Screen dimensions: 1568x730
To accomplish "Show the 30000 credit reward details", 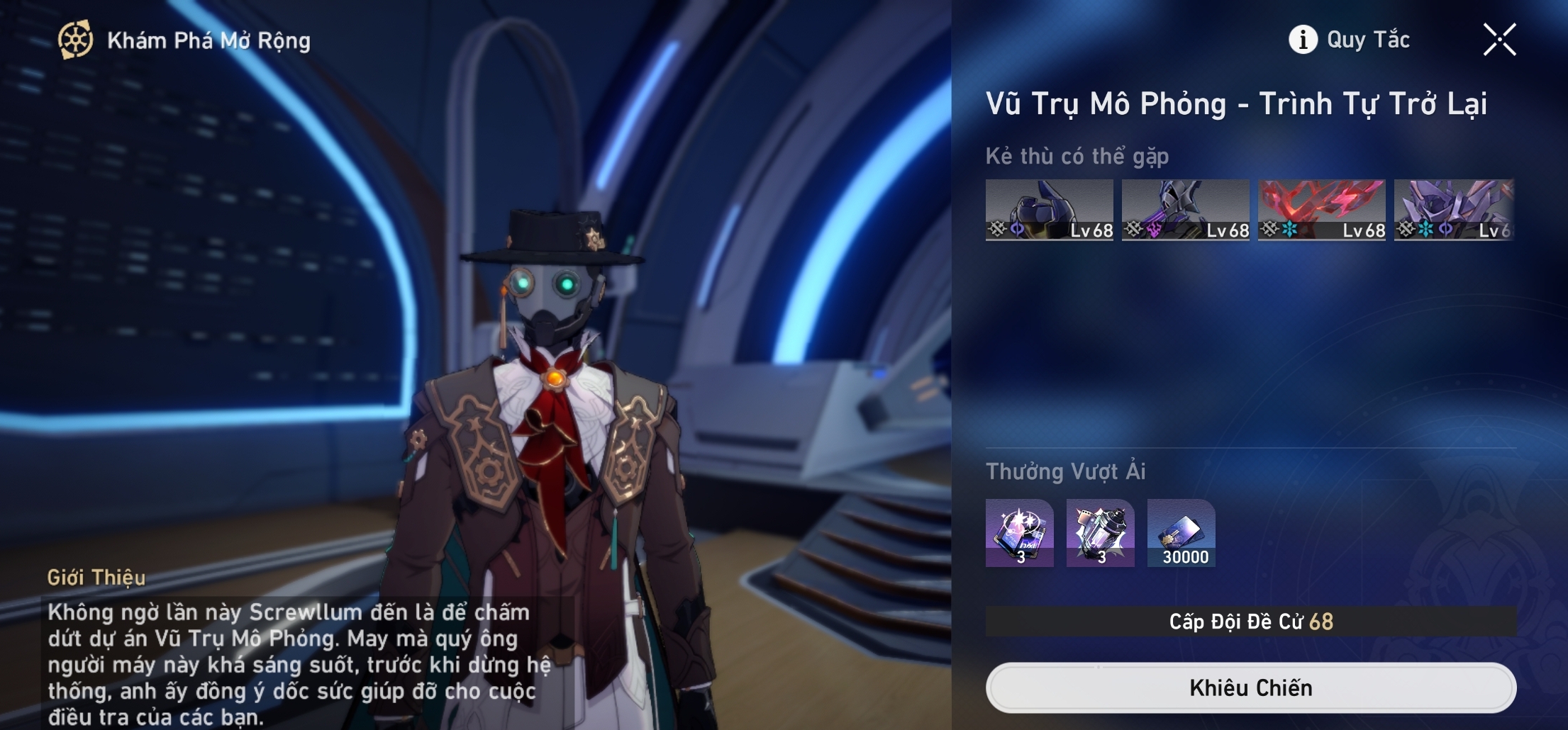I will coord(1181,533).
